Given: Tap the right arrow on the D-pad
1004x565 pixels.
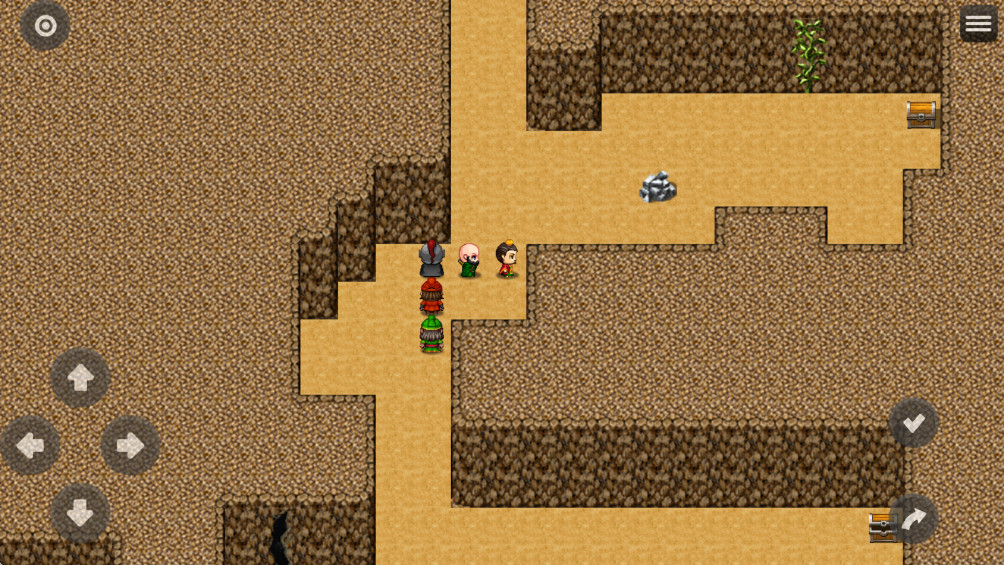Looking at the screenshot, I should pyautogui.click(x=130, y=445).
